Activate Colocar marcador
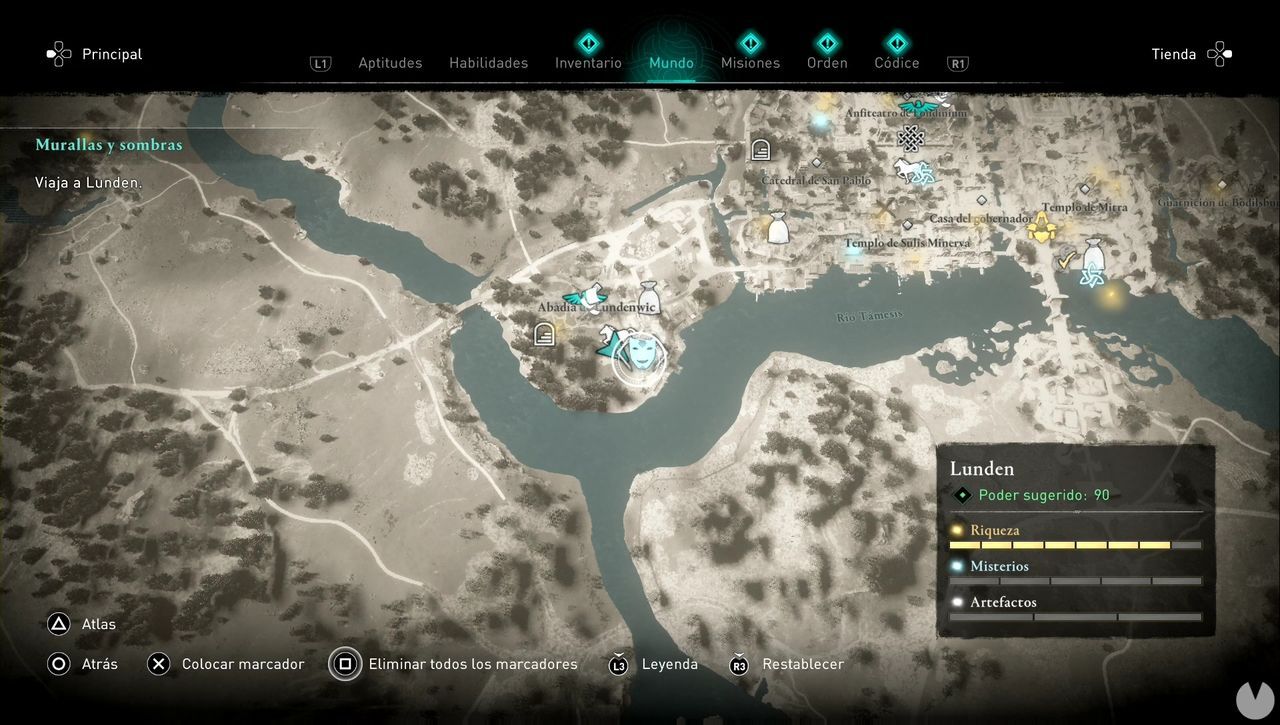 tap(241, 663)
